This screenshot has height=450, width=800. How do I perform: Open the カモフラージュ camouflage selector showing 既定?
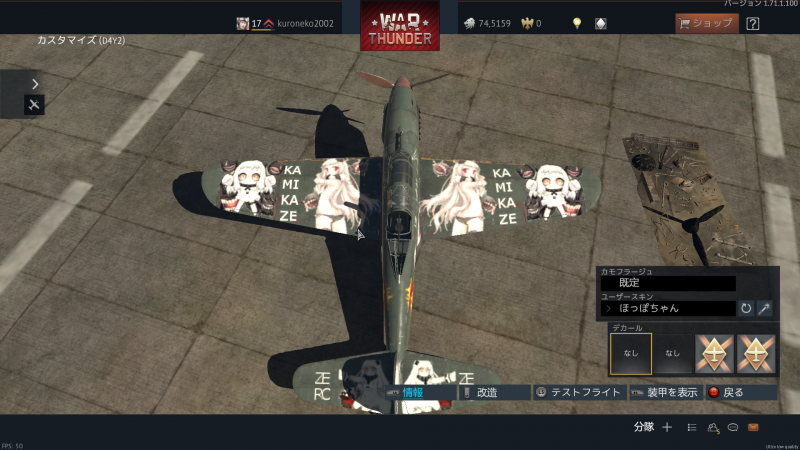[667, 283]
